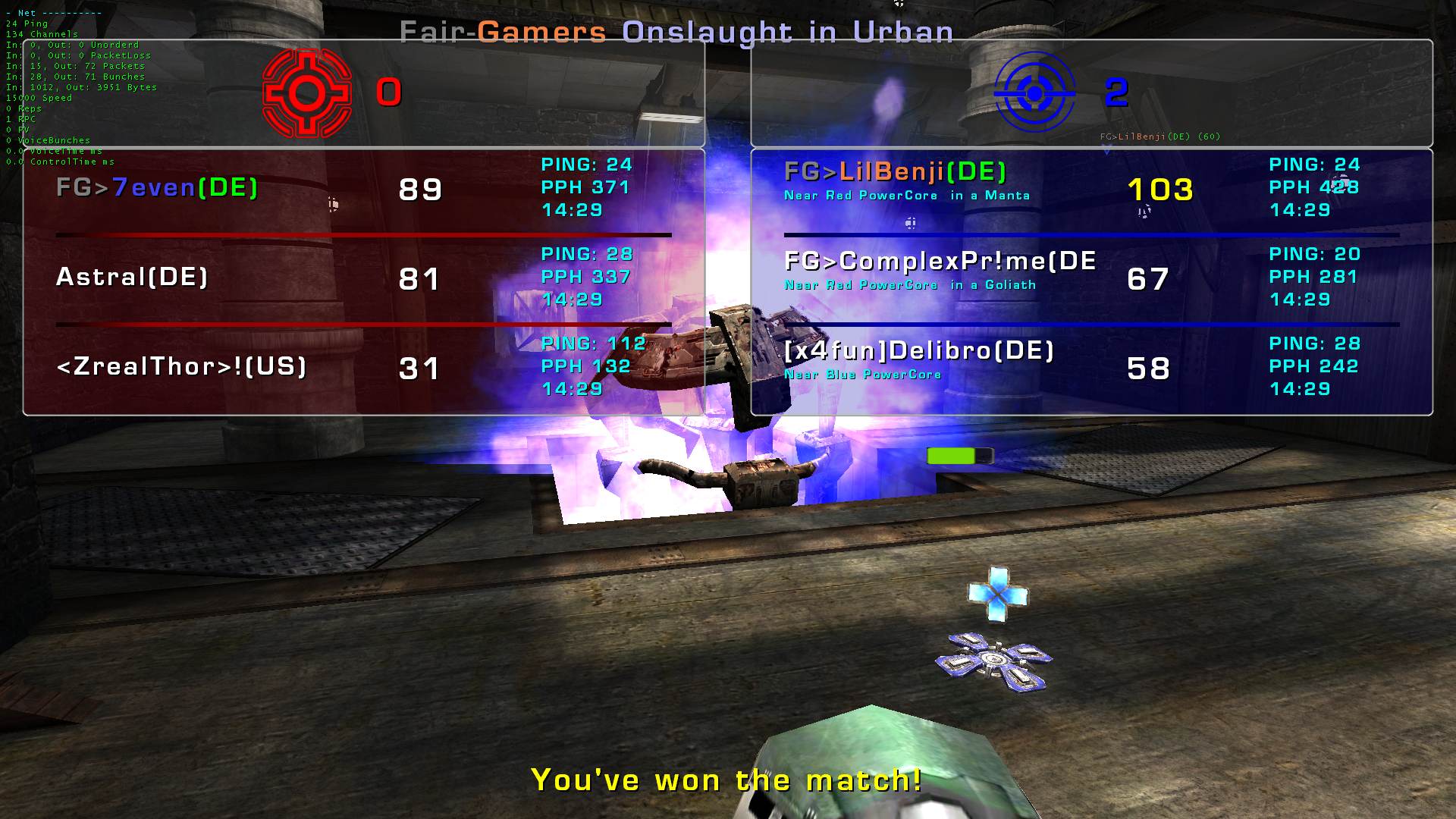Select the Astral(DE) player row

pyautogui.click(x=132, y=278)
